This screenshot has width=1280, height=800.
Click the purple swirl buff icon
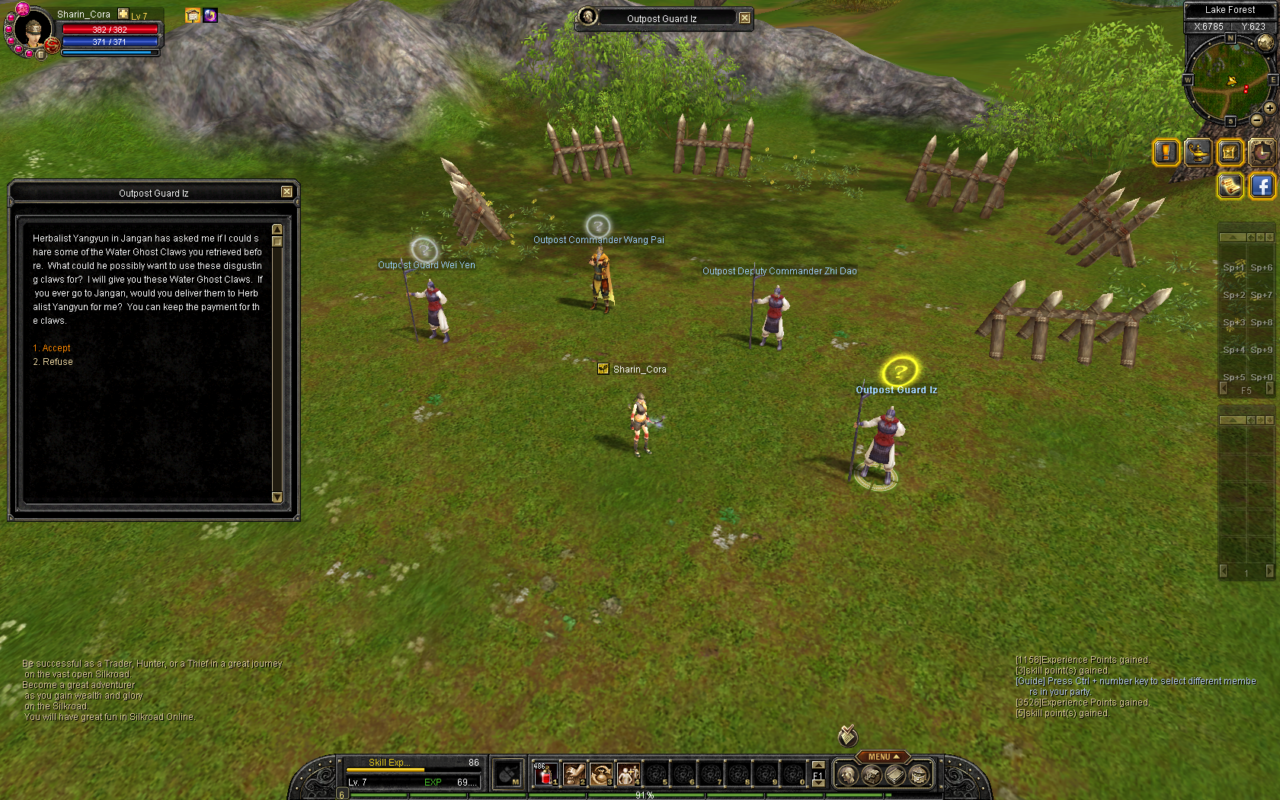[x=210, y=15]
